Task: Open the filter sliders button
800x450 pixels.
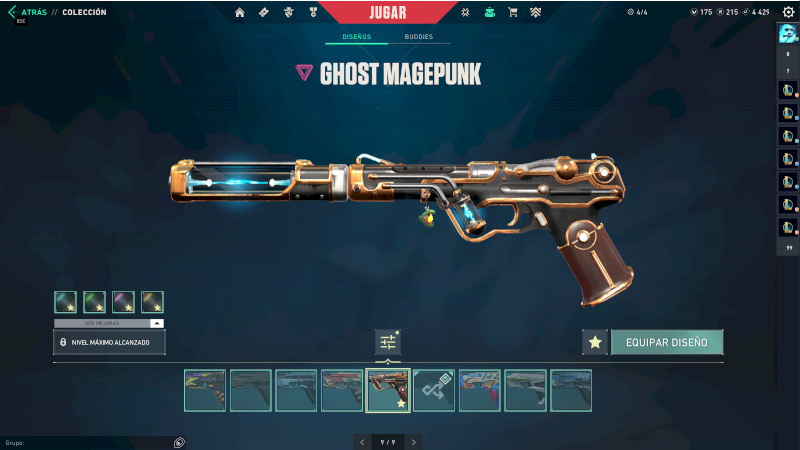Action: point(388,342)
